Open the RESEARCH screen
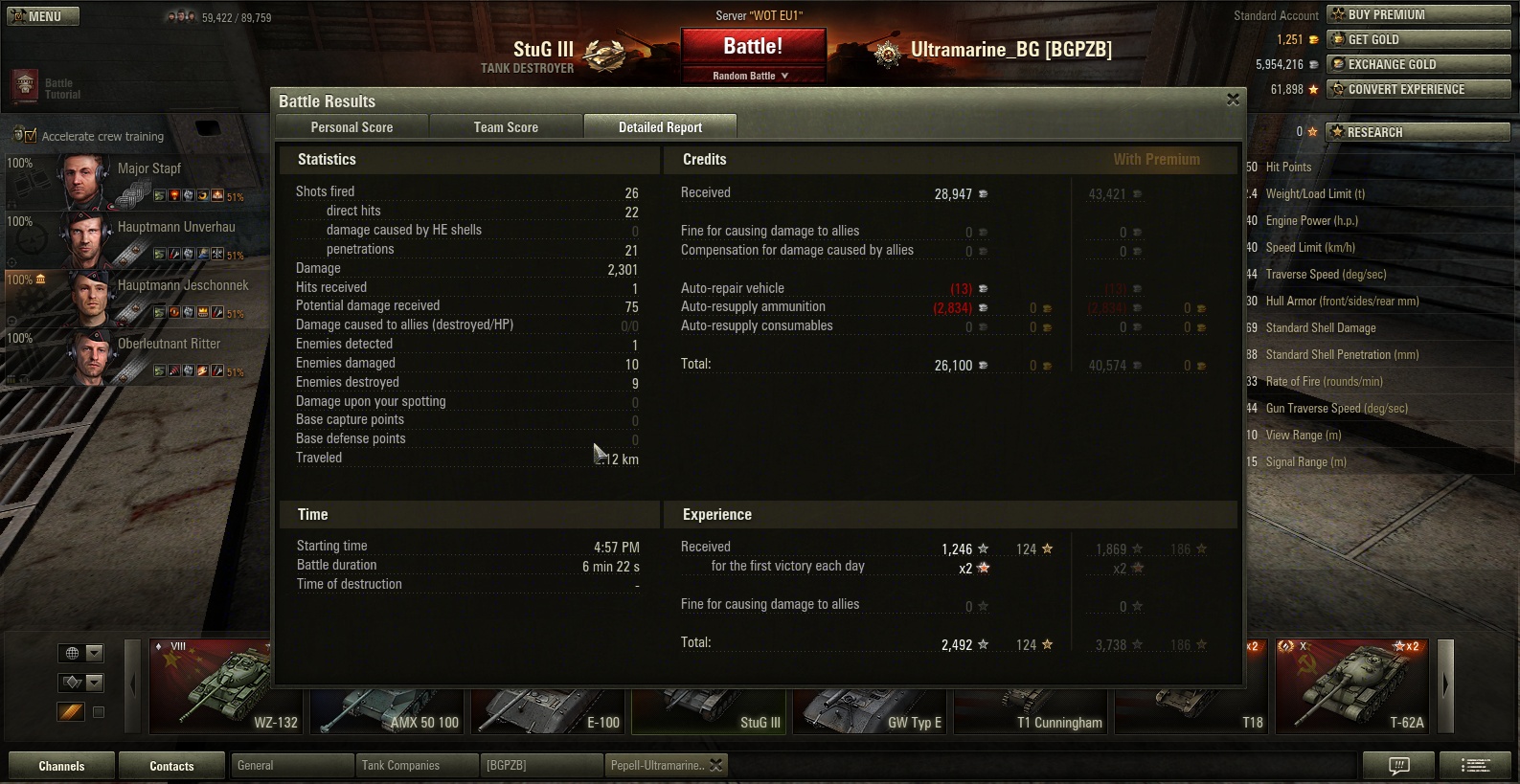 click(x=1418, y=132)
